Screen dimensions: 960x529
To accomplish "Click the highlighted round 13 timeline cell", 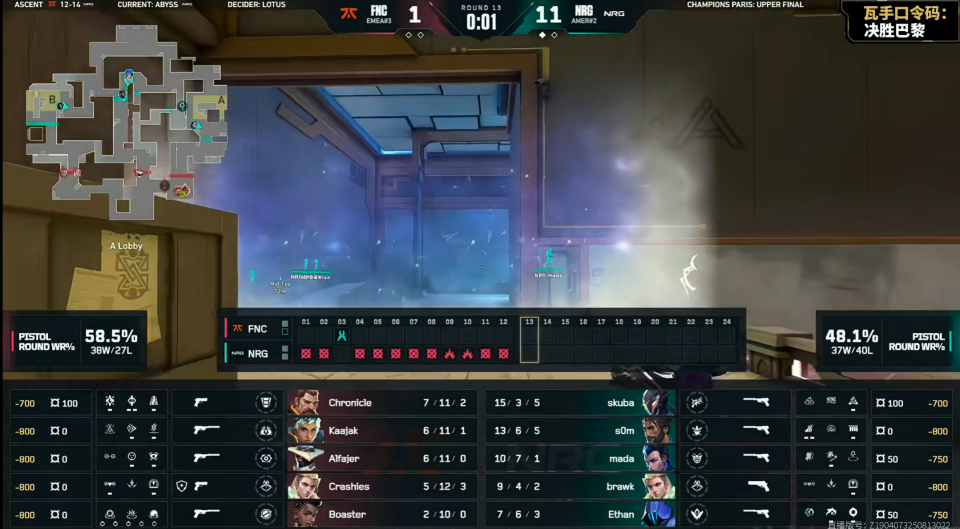I will (x=529, y=340).
